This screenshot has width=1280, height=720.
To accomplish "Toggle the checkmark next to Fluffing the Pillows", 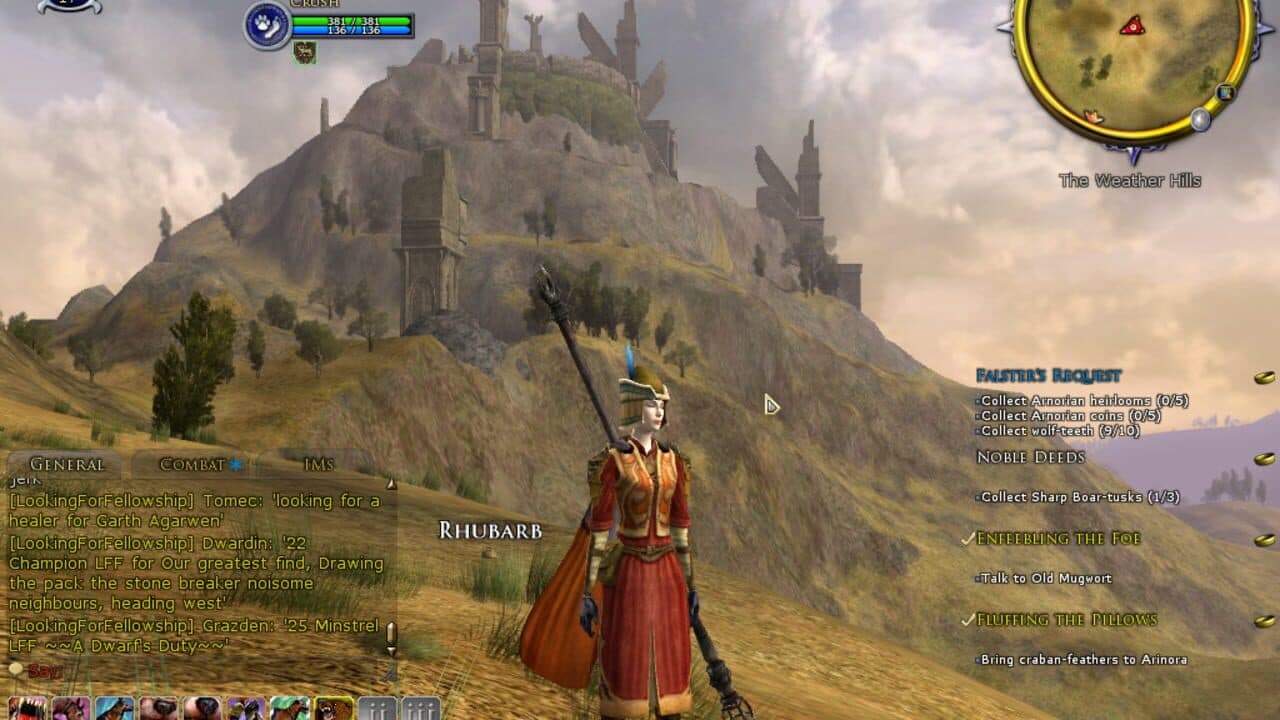I will [966, 619].
